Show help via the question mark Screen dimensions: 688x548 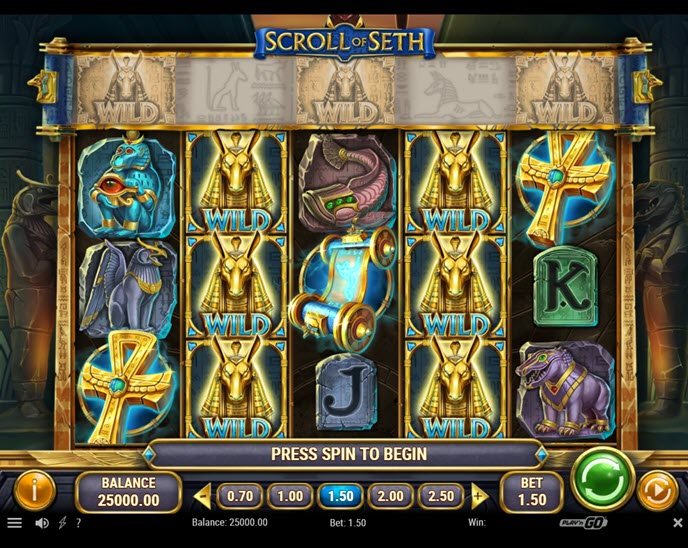pyautogui.click(x=78, y=522)
